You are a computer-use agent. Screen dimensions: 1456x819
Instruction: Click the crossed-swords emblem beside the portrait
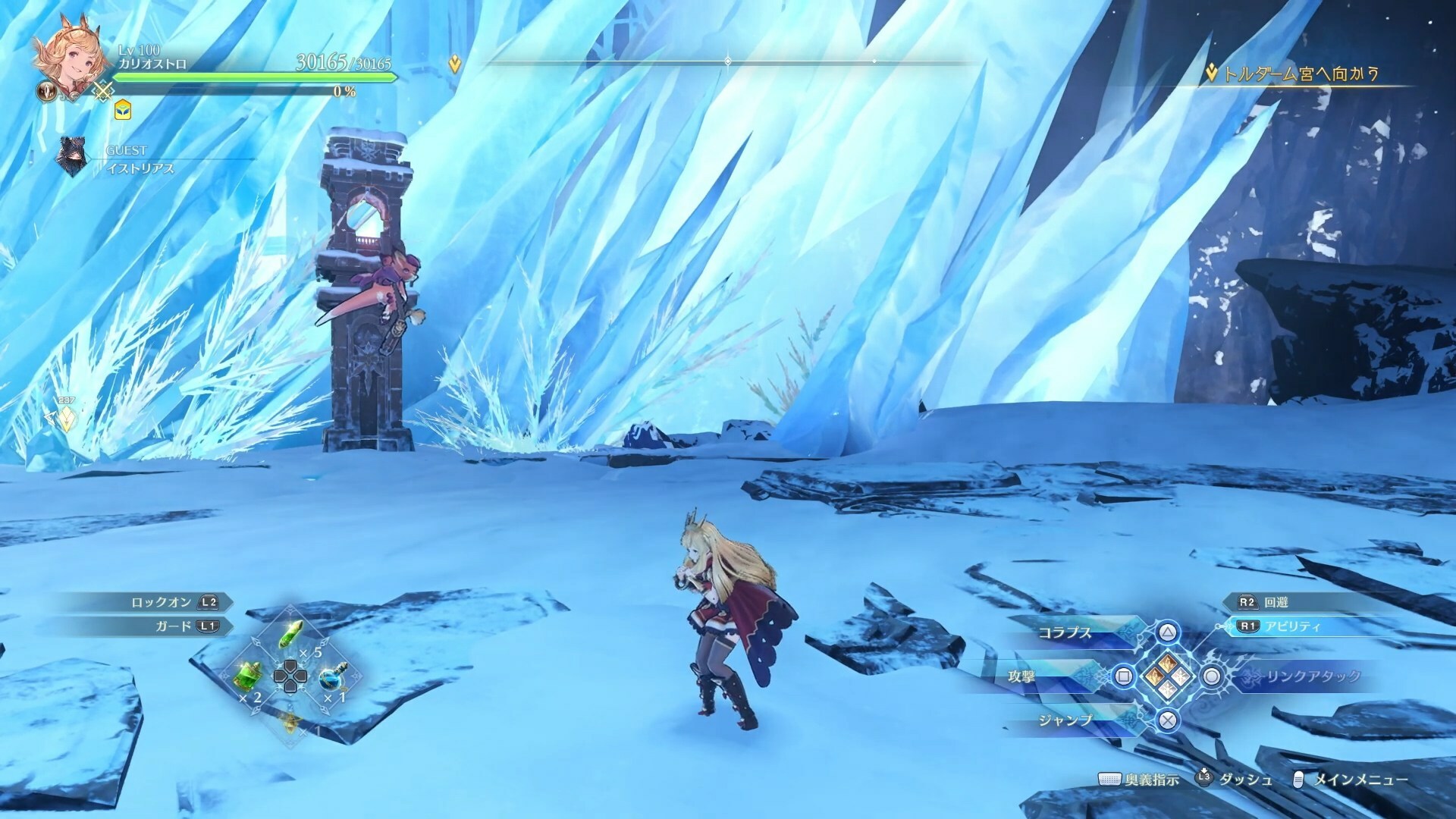pos(102,93)
